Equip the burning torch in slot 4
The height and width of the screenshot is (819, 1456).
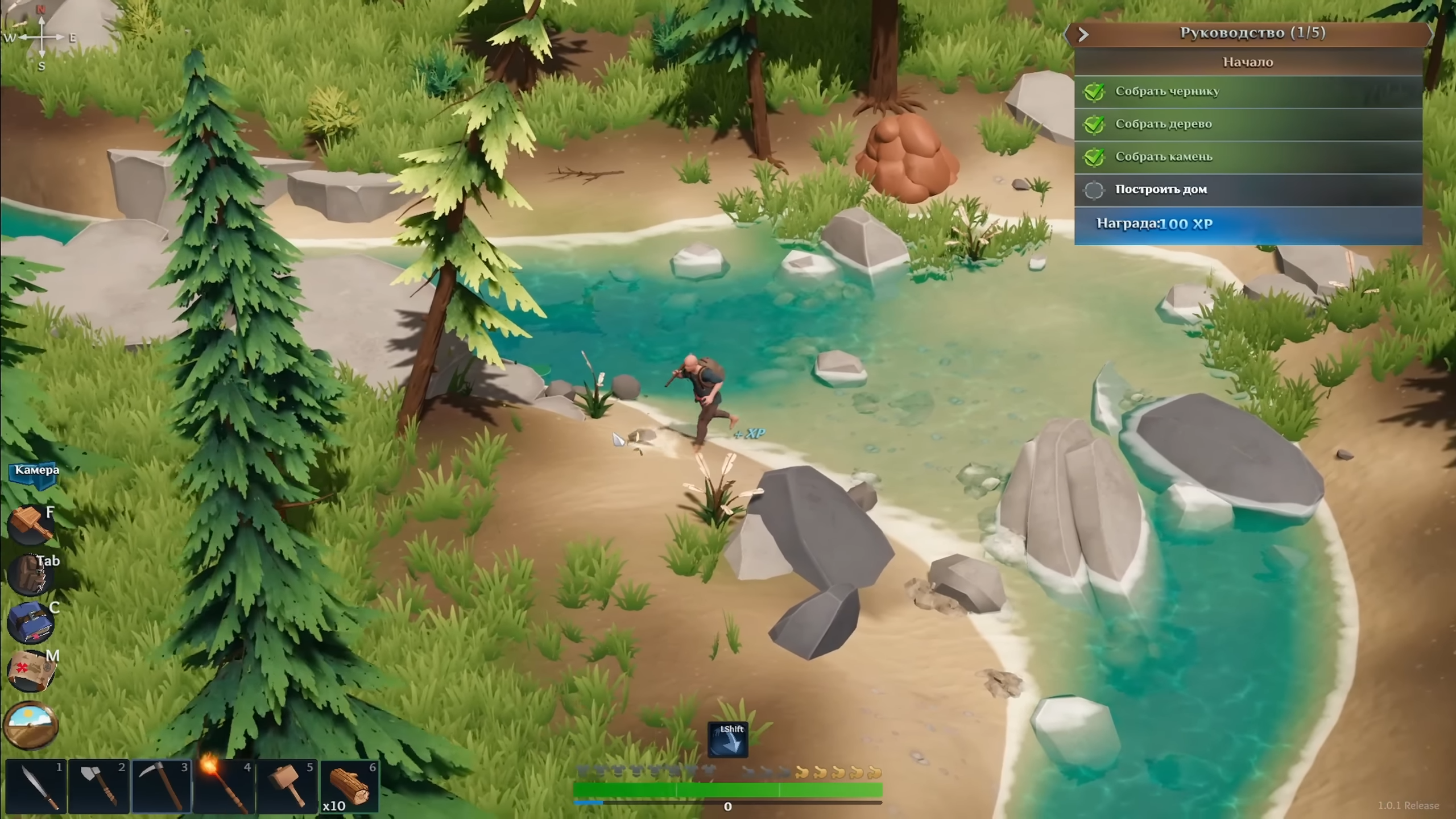pyautogui.click(x=225, y=787)
